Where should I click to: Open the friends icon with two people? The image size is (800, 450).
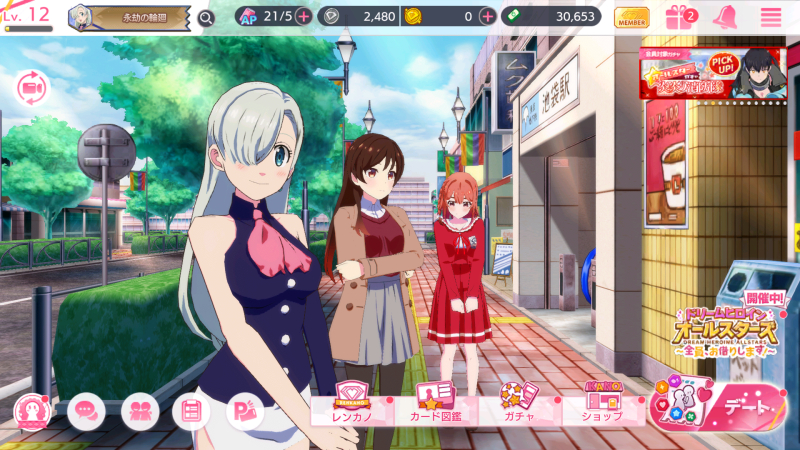(x=140, y=410)
